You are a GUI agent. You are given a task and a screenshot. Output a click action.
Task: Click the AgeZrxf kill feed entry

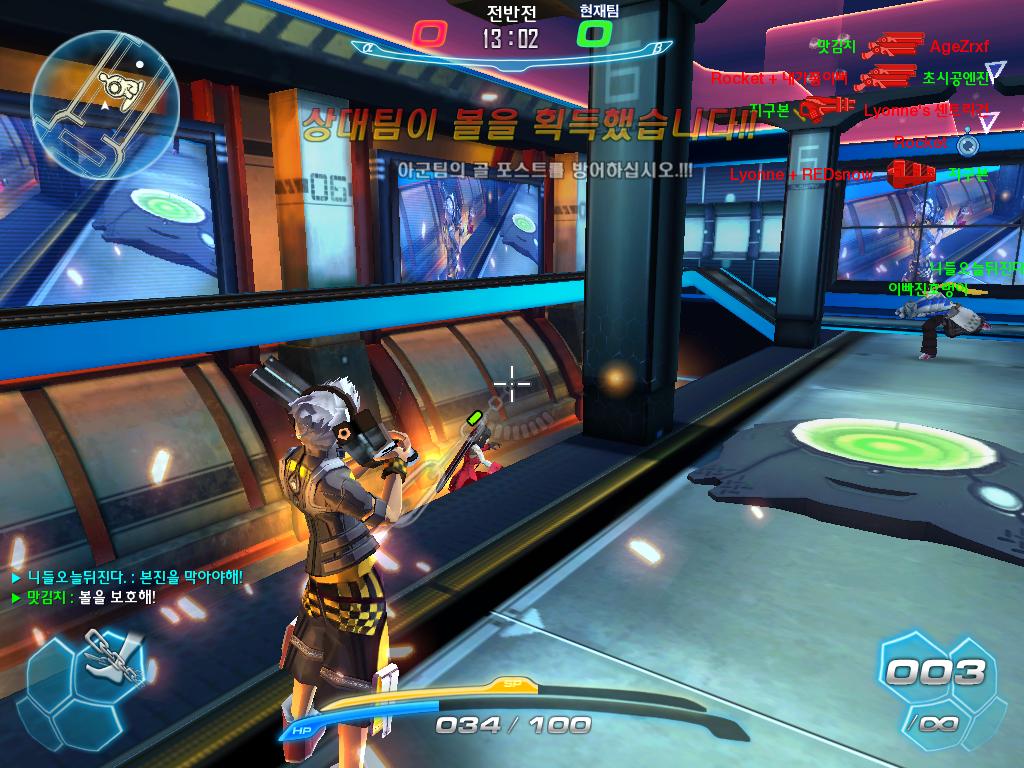point(958,46)
